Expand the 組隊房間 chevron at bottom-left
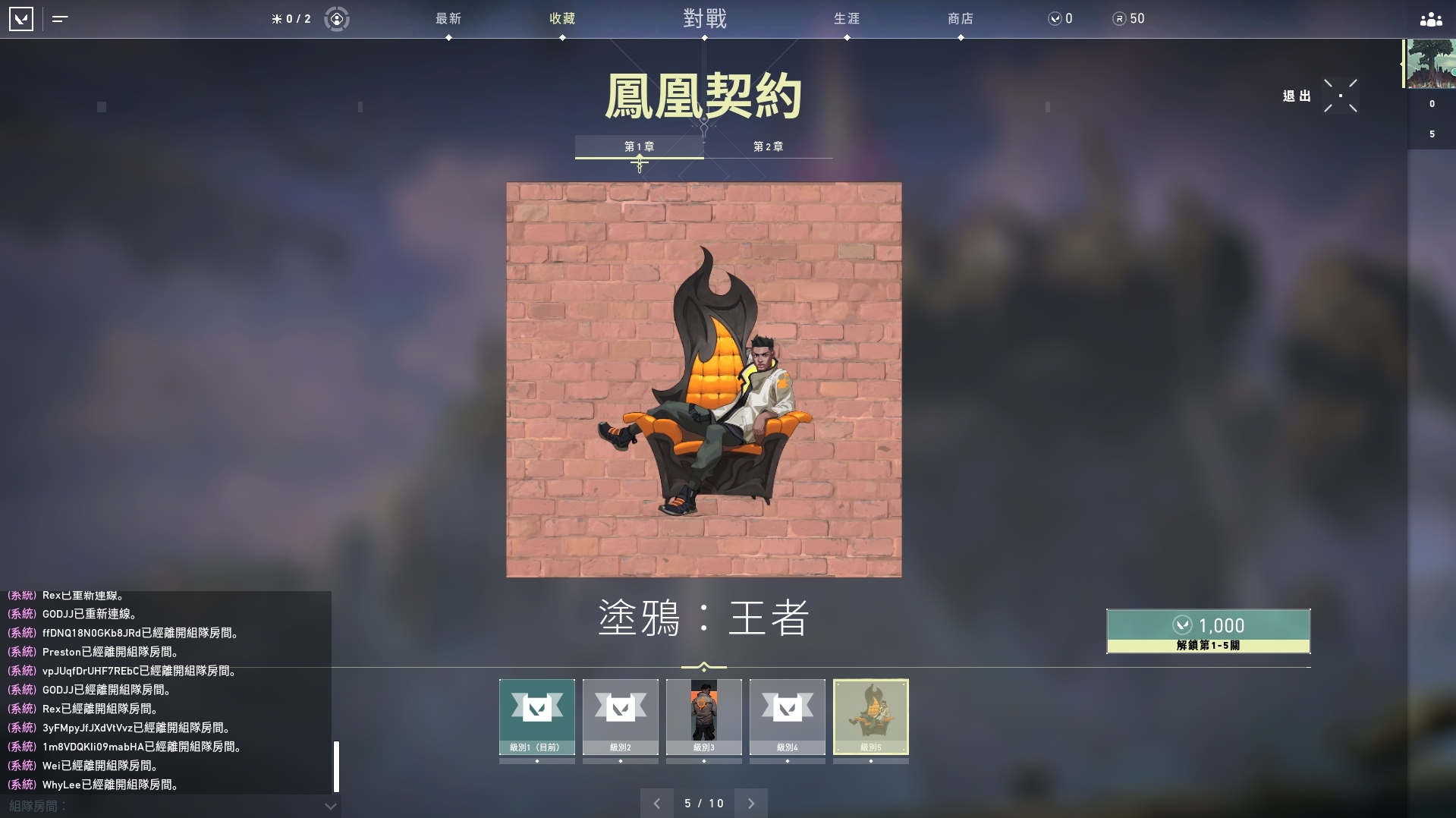The height and width of the screenshot is (818, 1456). pyautogui.click(x=329, y=807)
